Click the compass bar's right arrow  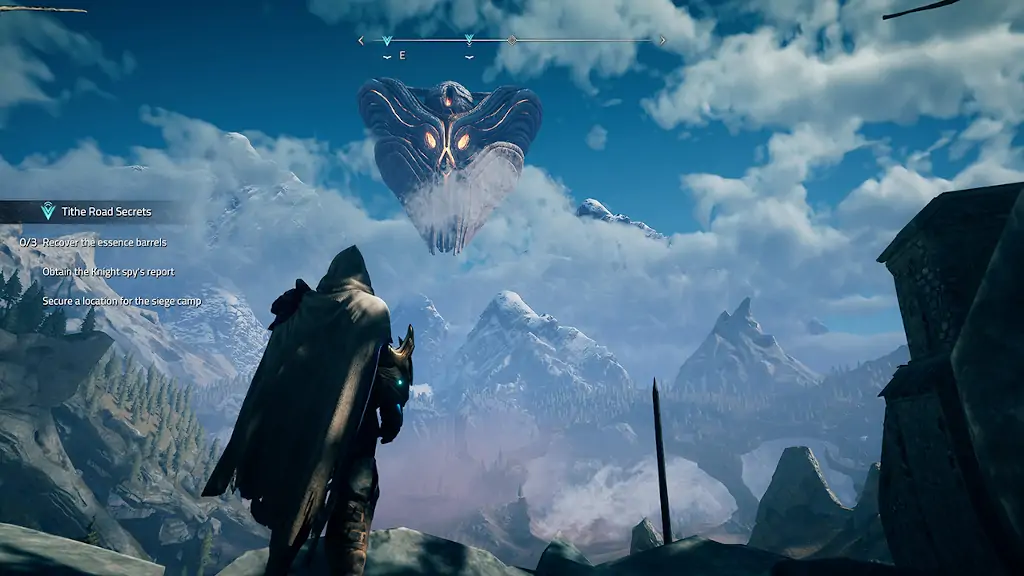[x=662, y=41]
